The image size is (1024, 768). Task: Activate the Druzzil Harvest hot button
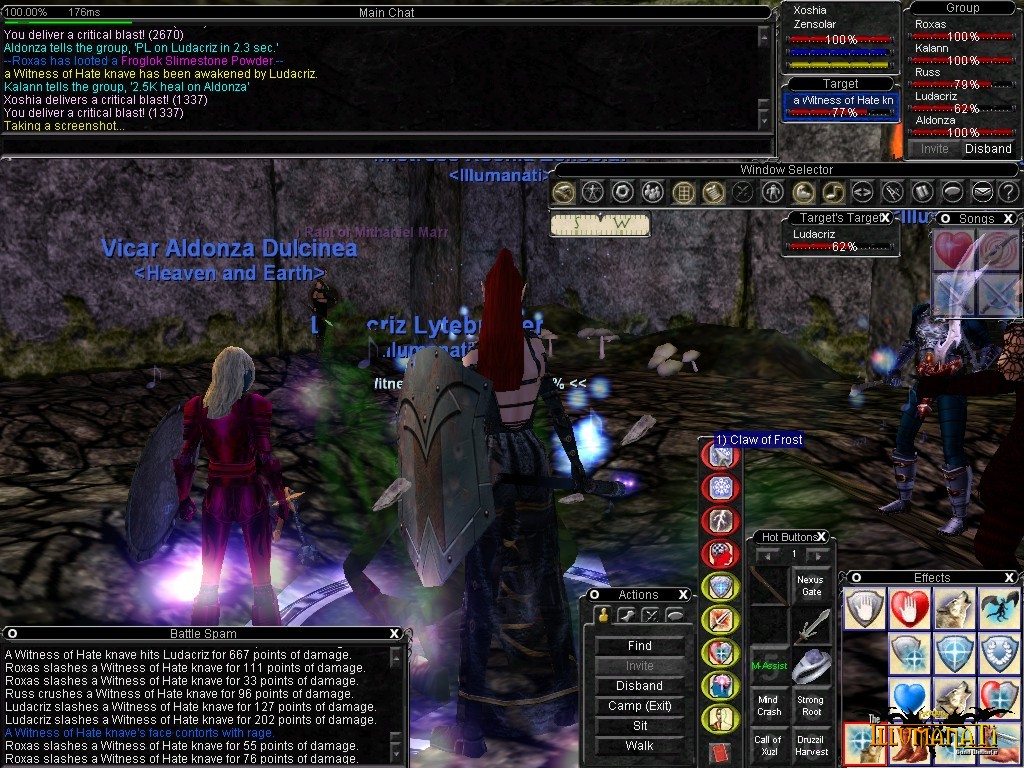point(811,746)
